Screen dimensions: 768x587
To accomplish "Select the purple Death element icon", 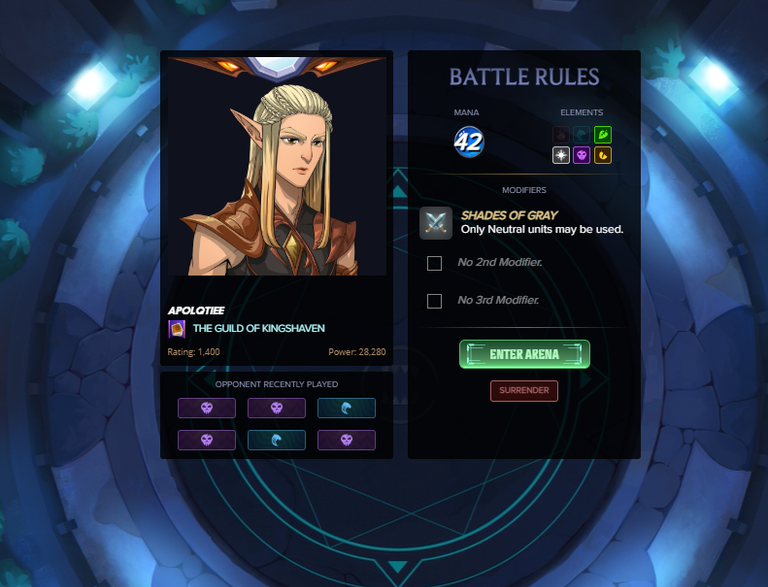I will [x=582, y=155].
